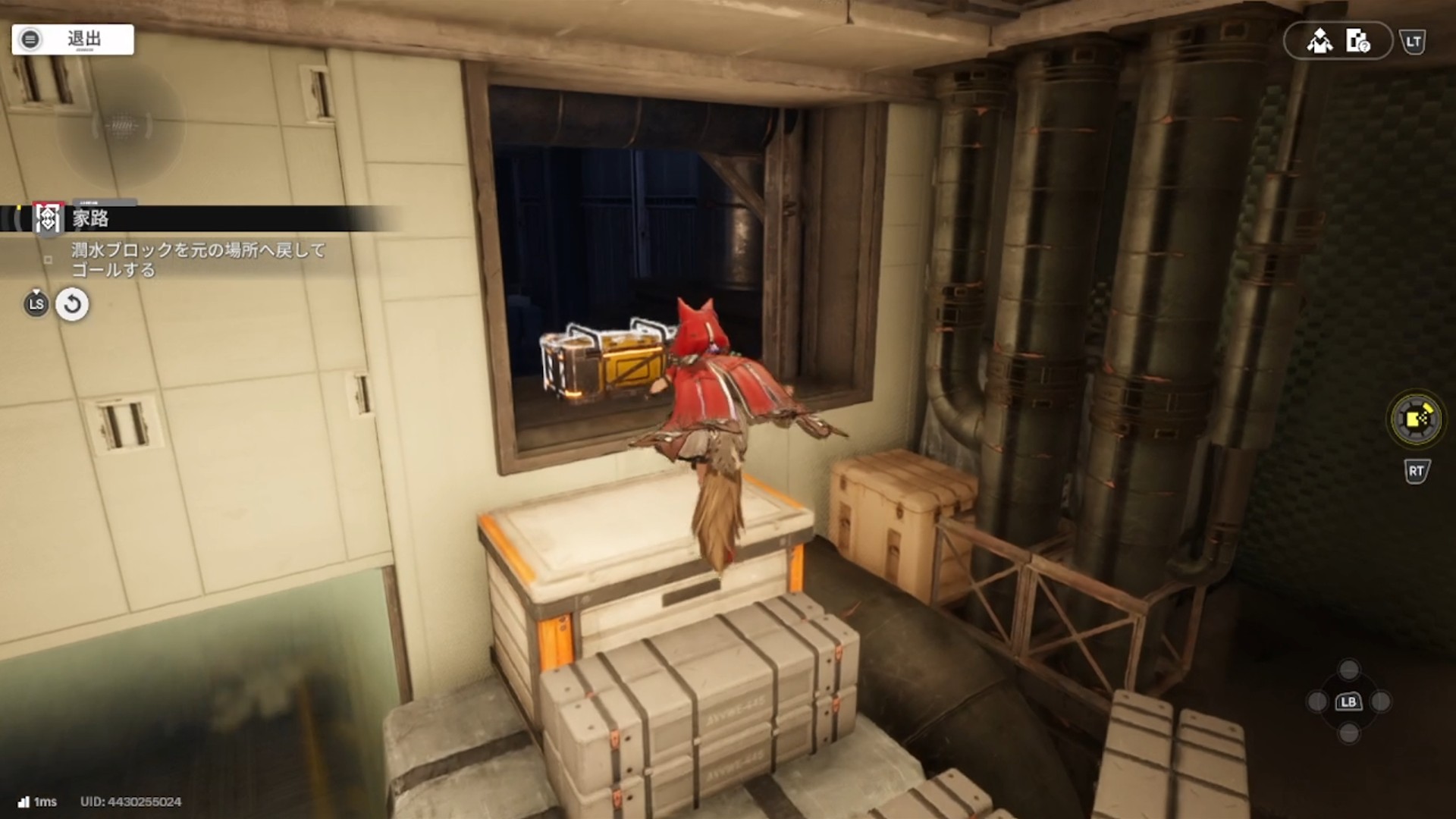Open the character figure icon in the top pill

click(x=1319, y=41)
